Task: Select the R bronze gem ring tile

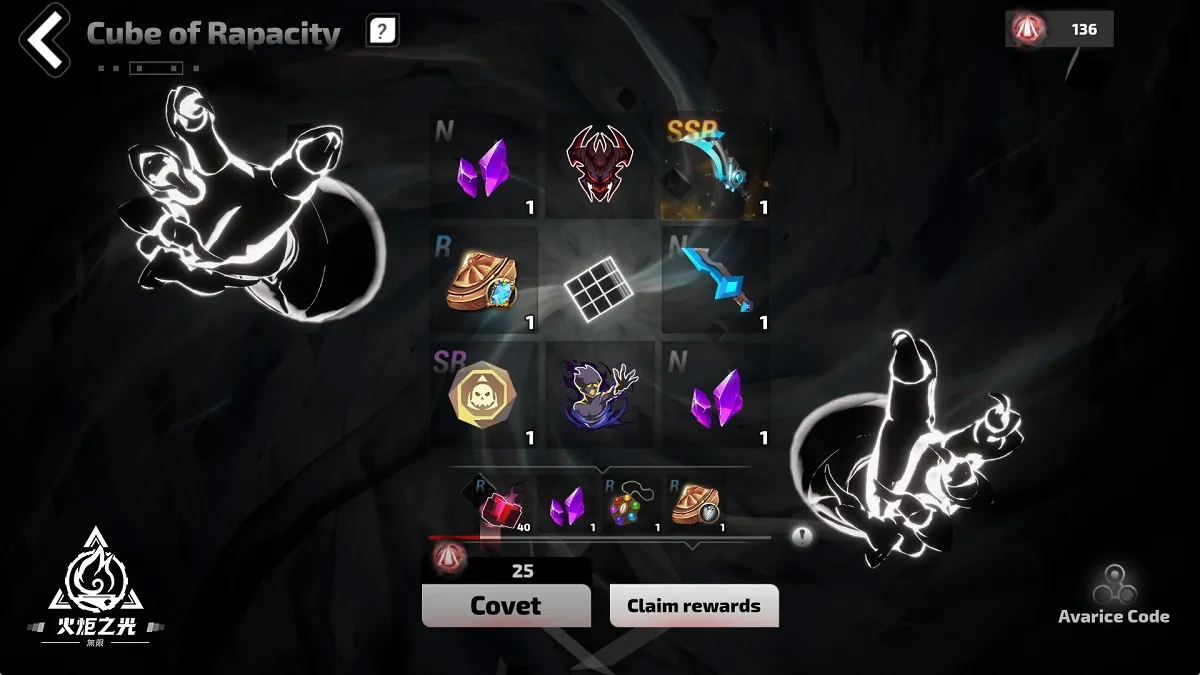Action: coord(487,281)
